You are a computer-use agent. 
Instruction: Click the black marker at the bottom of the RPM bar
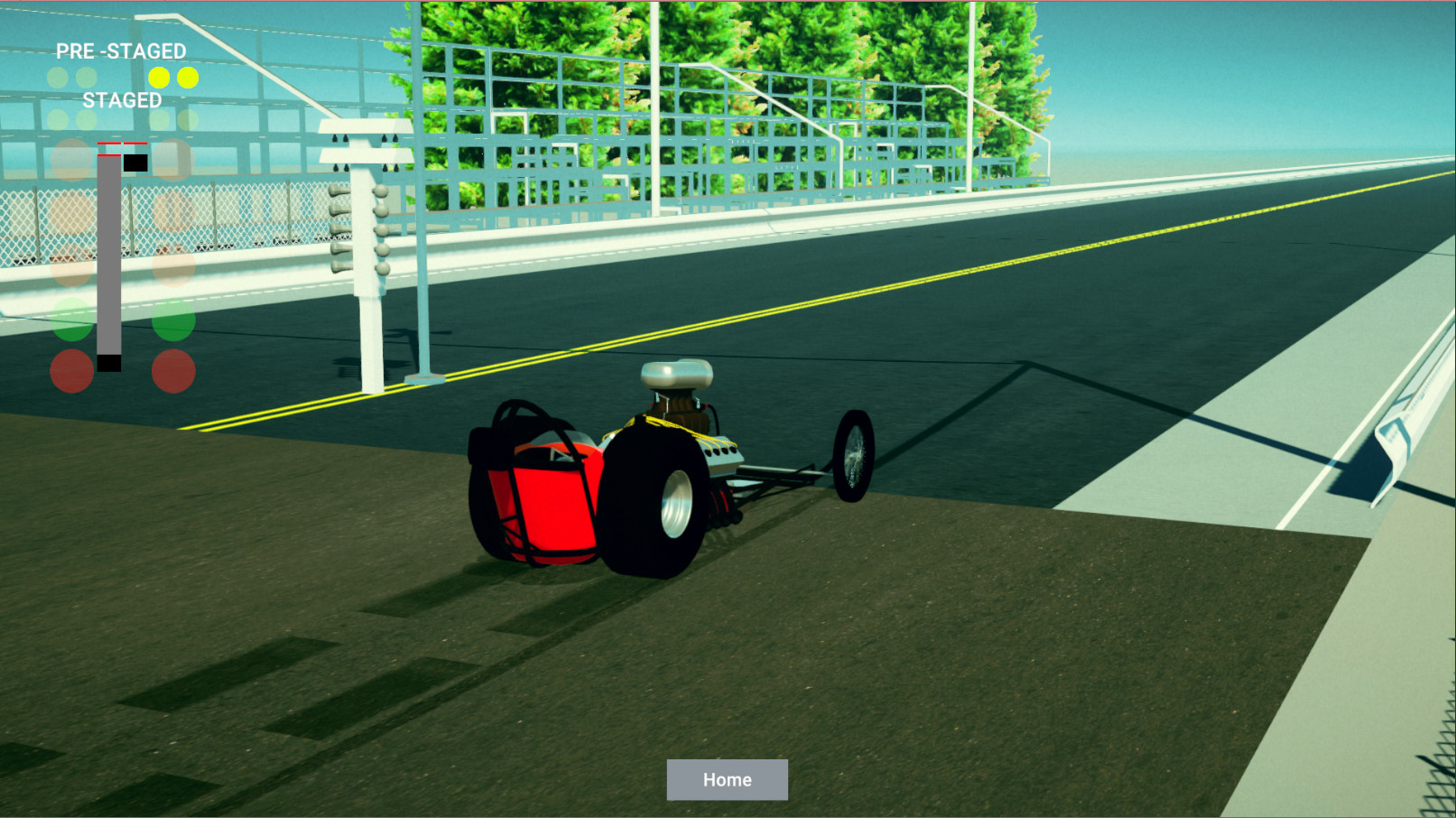point(109,363)
